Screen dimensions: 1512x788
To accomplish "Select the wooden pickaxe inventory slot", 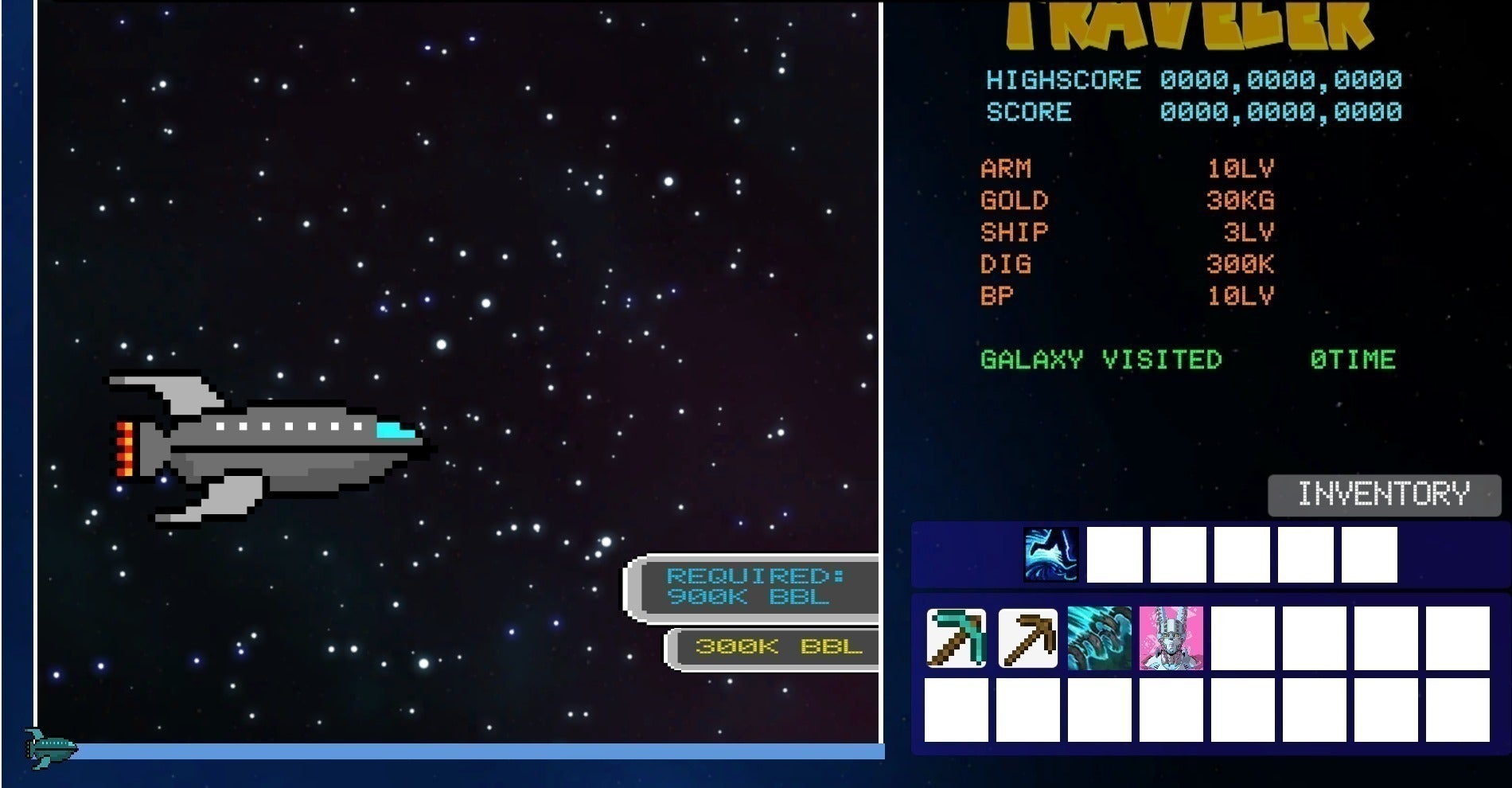I will (1027, 638).
